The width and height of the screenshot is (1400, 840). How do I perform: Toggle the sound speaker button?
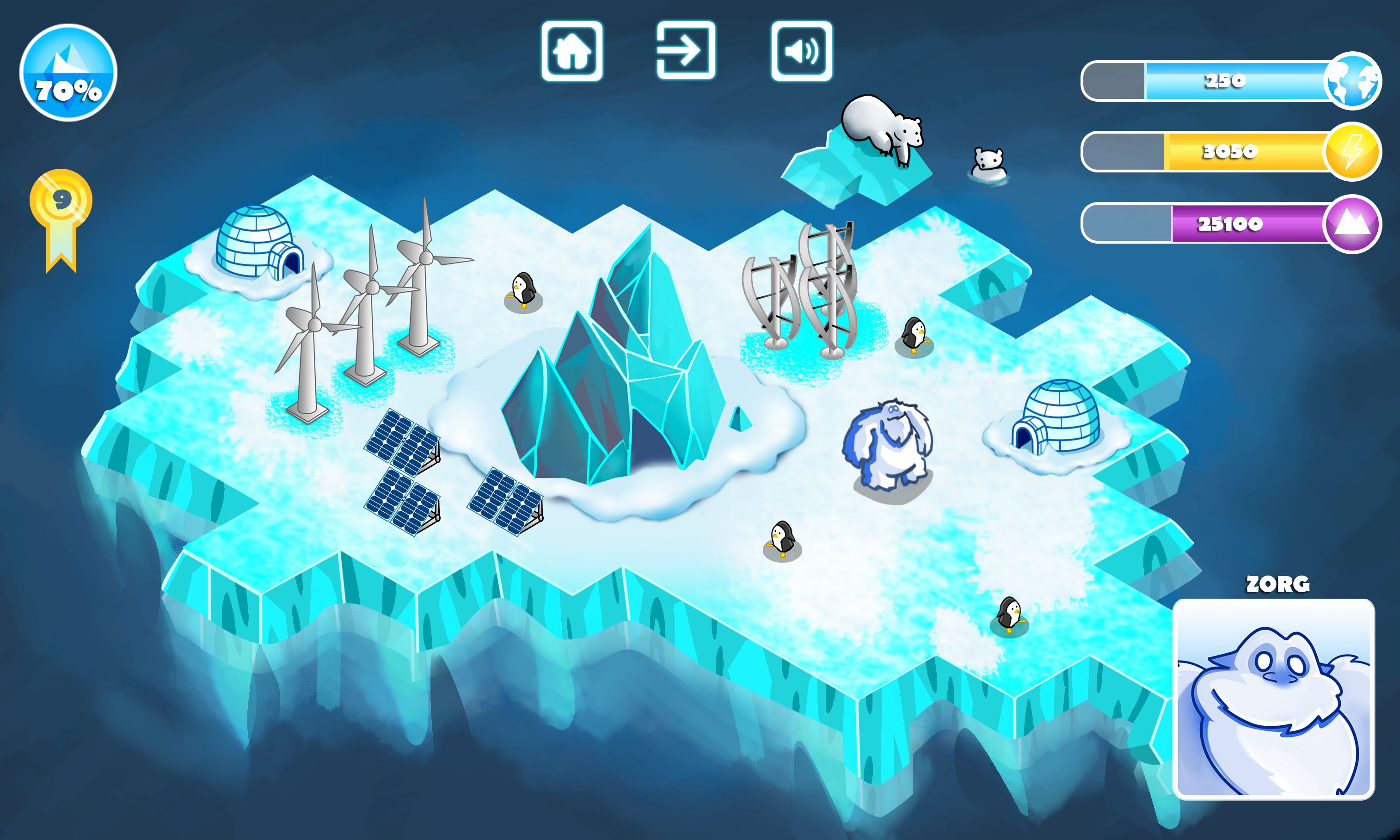click(x=802, y=51)
